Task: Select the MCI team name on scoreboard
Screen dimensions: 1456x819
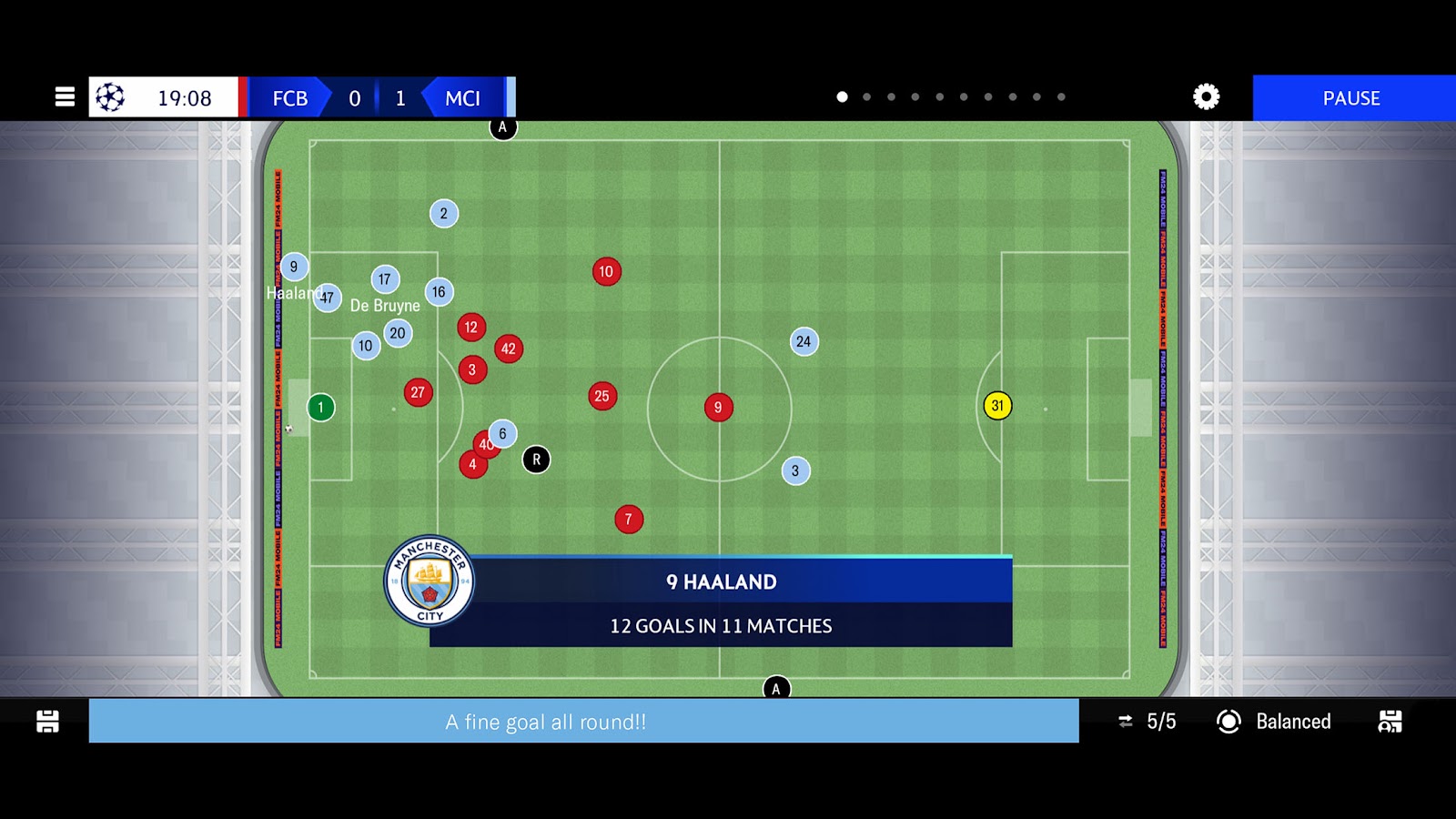Action: coord(462,98)
